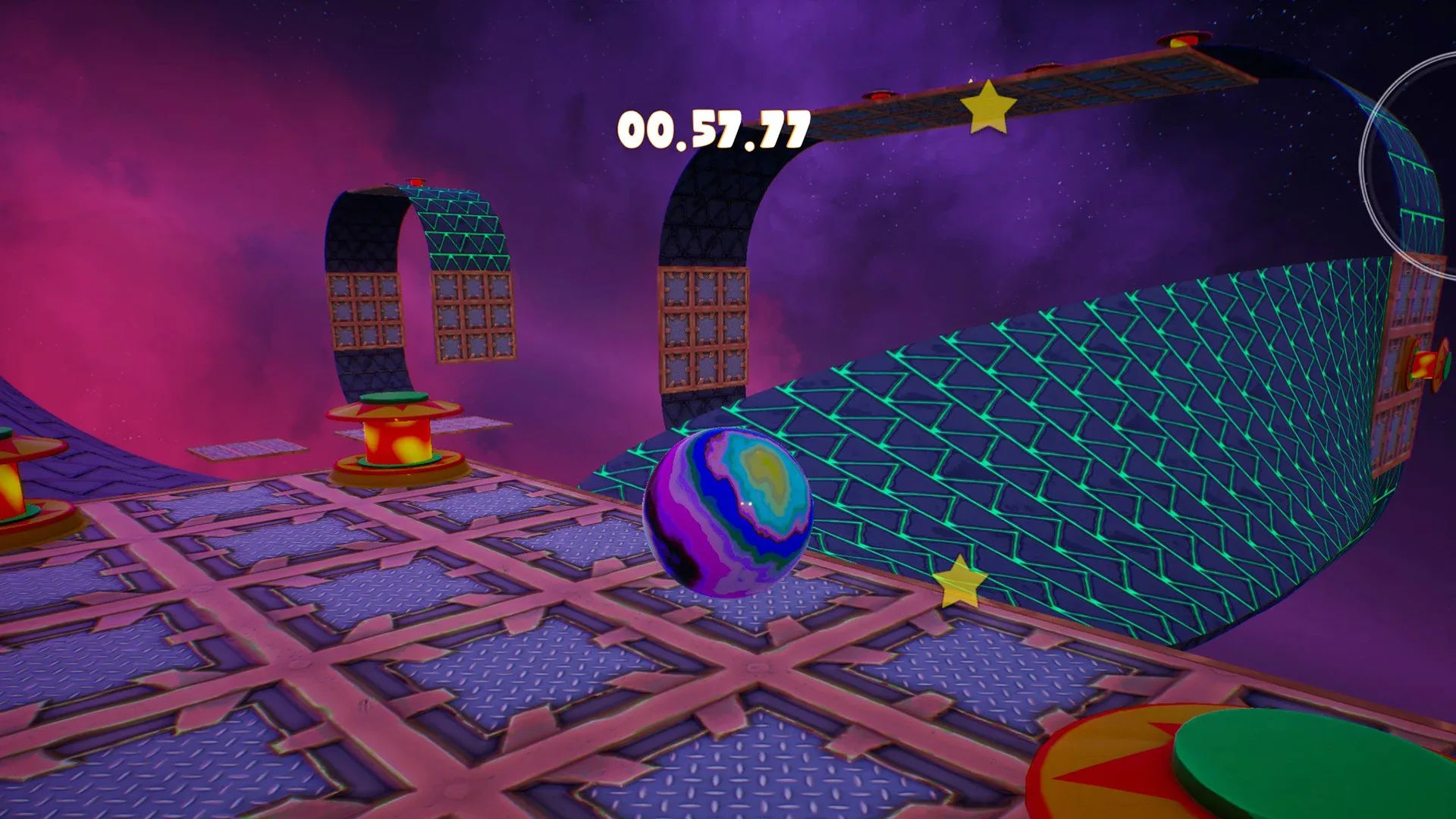Select the red marker on the right rail

click(1179, 38)
